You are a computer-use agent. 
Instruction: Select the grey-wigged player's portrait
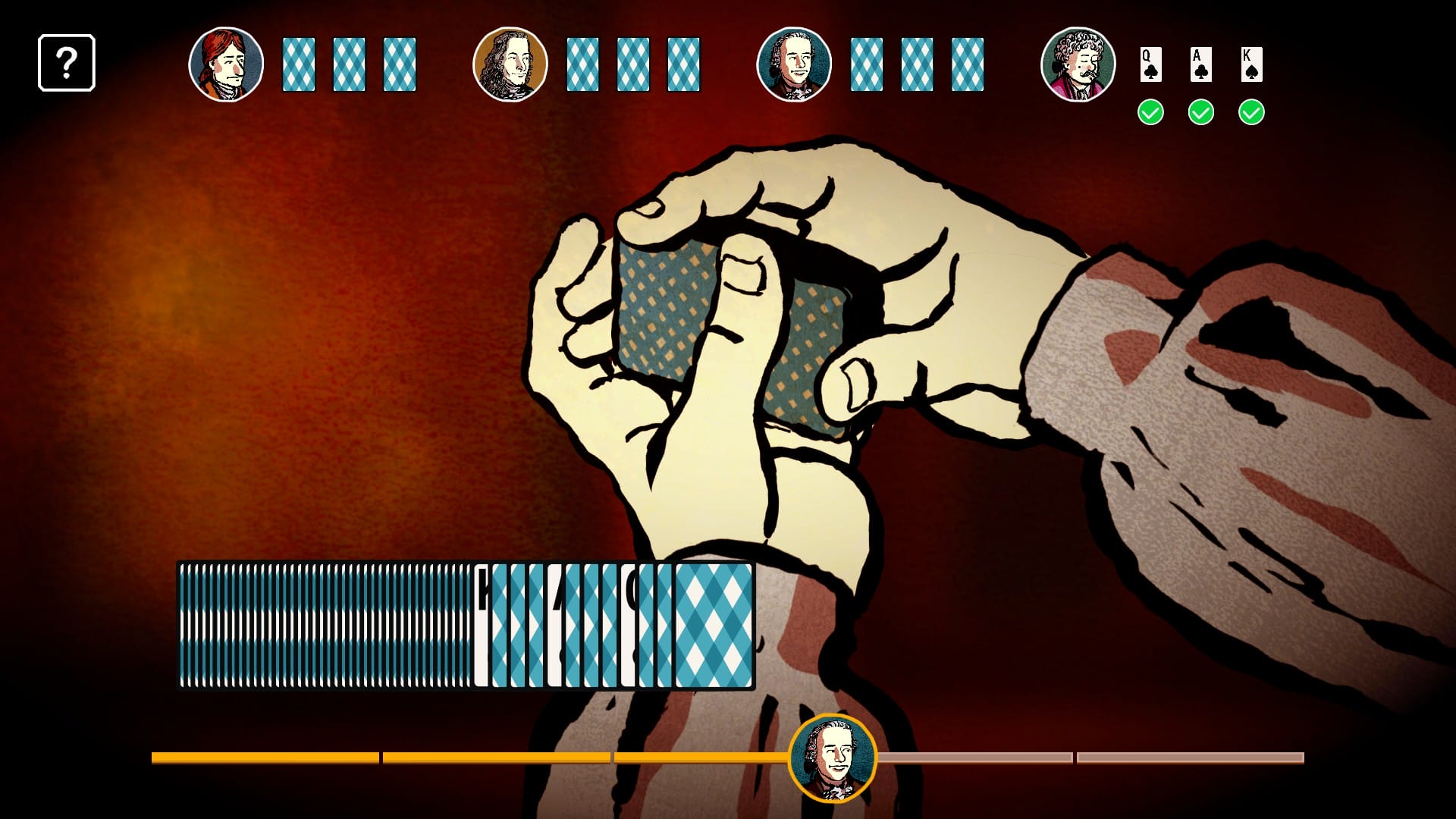pyautogui.click(x=795, y=64)
